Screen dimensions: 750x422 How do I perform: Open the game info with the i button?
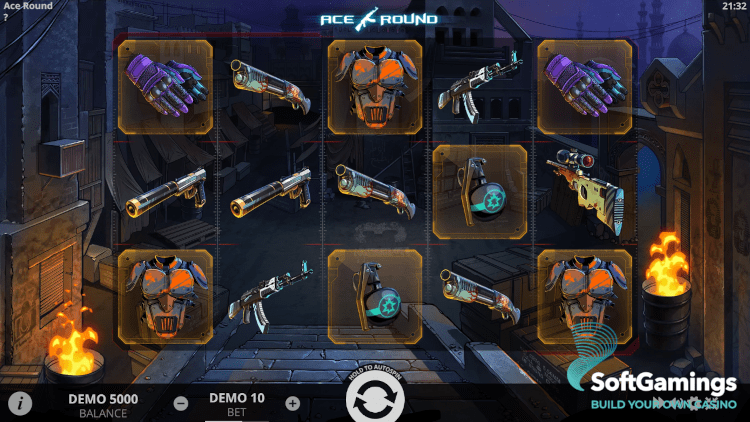tap(20, 403)
